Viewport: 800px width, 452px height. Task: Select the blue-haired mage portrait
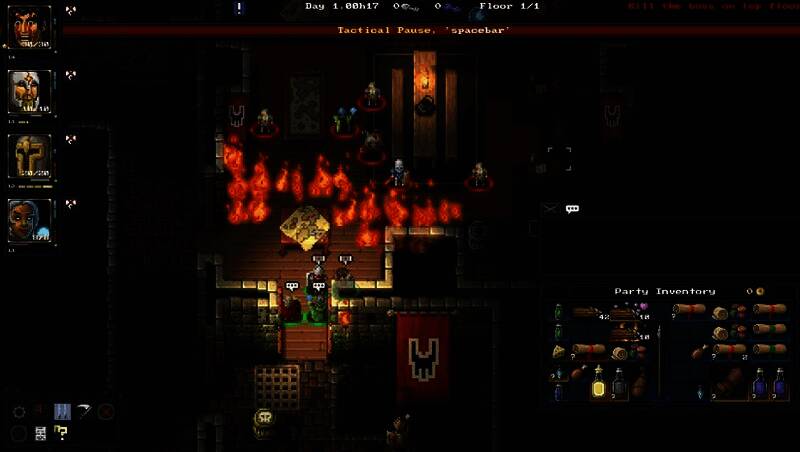tap(30, 220)
